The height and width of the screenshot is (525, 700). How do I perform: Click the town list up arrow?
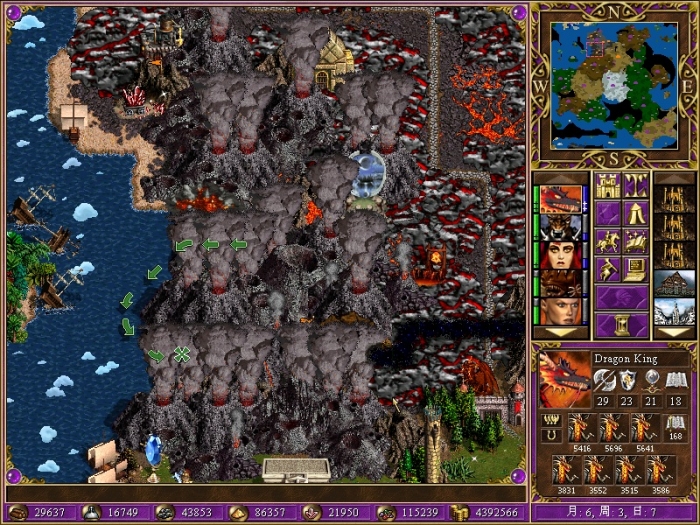pos(674,178)
